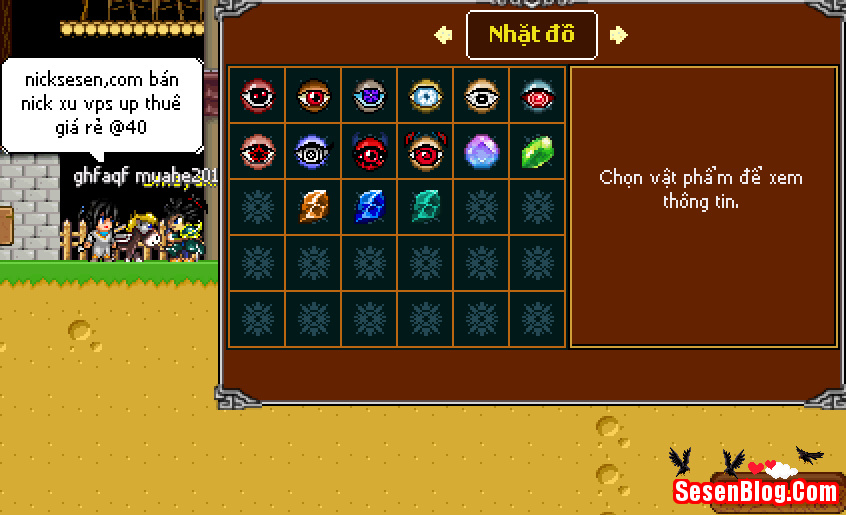Image resolution: width=846 pixels, height=515 pixels.
Task: Select the orange stone item
Action: [313, 207]
